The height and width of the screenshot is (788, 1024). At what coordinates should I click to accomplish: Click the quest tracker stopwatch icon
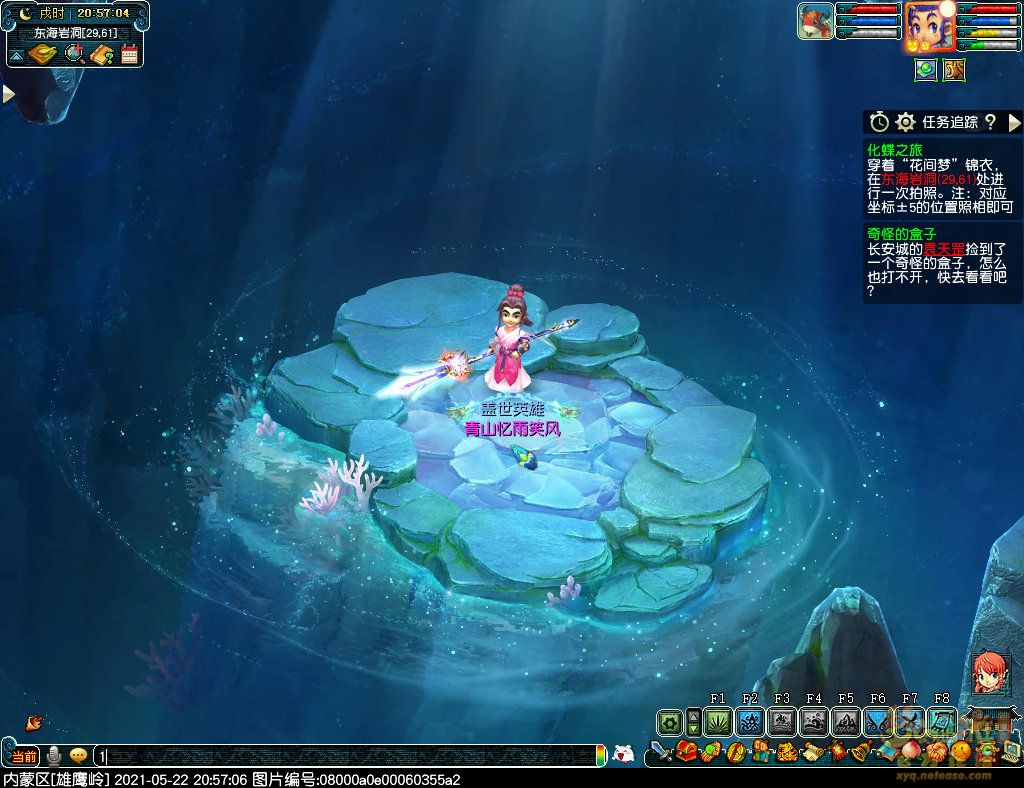click(879, 122)
